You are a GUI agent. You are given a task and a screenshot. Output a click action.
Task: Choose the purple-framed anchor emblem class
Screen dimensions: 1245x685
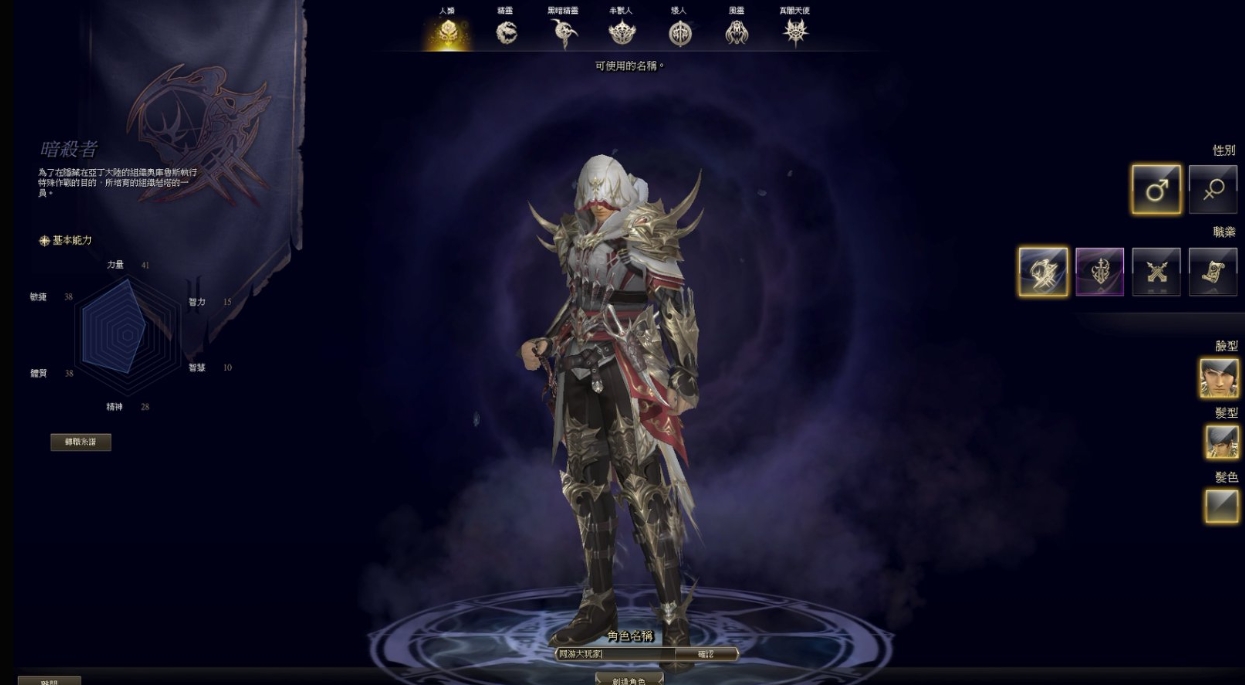click(x=1100, y=272)
